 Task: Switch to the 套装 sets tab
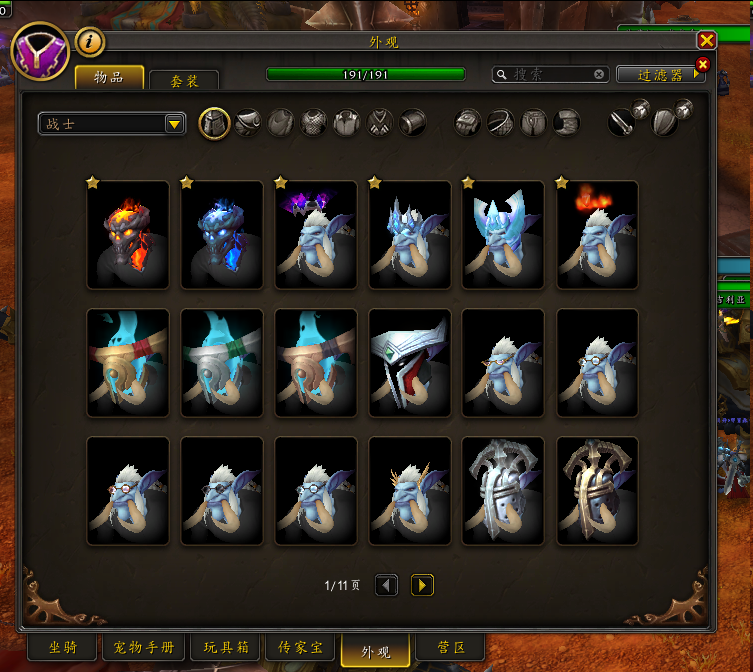[184, 80]
